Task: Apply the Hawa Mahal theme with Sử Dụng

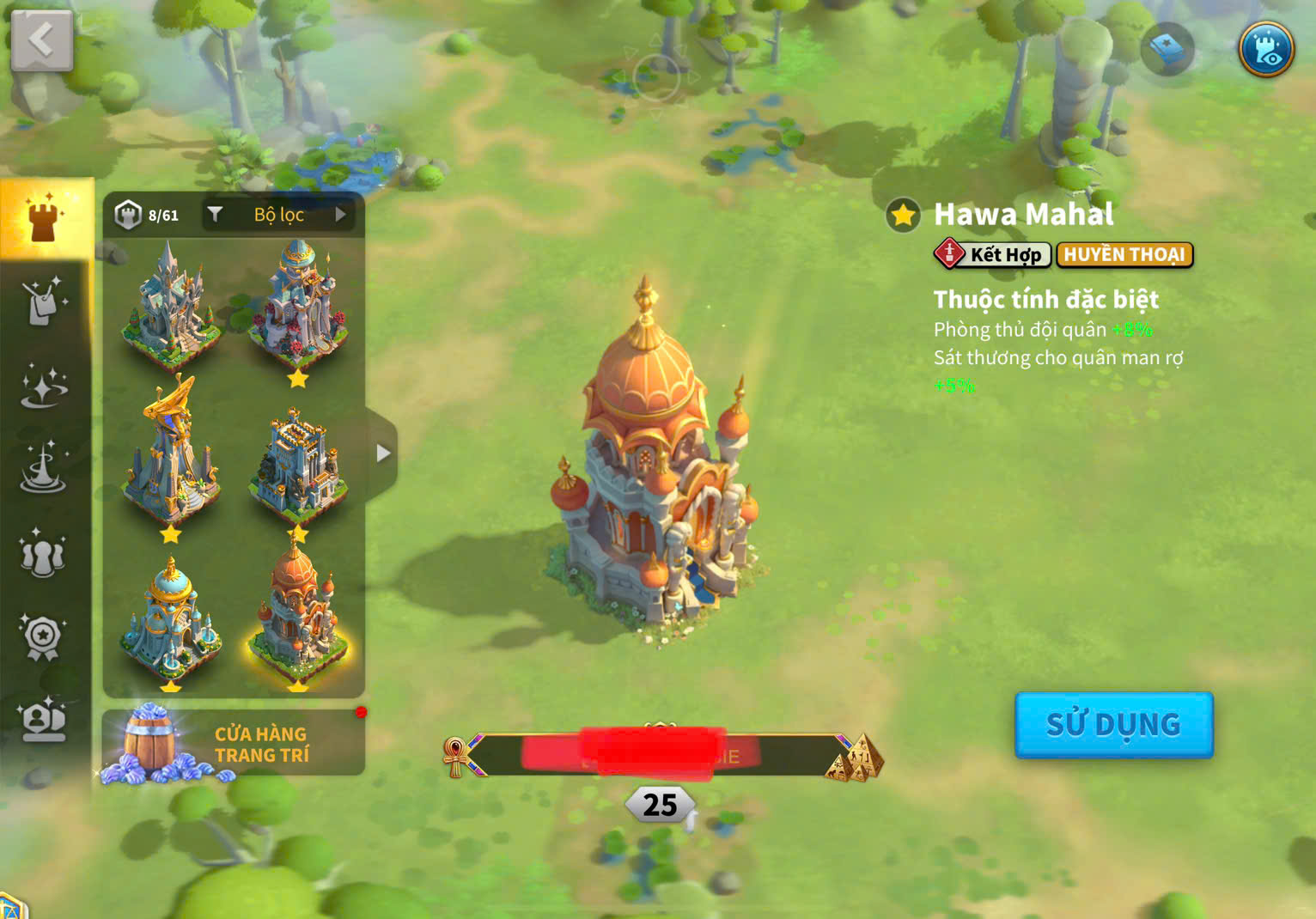Action: pyautogui.click(x=1113, y=725)
